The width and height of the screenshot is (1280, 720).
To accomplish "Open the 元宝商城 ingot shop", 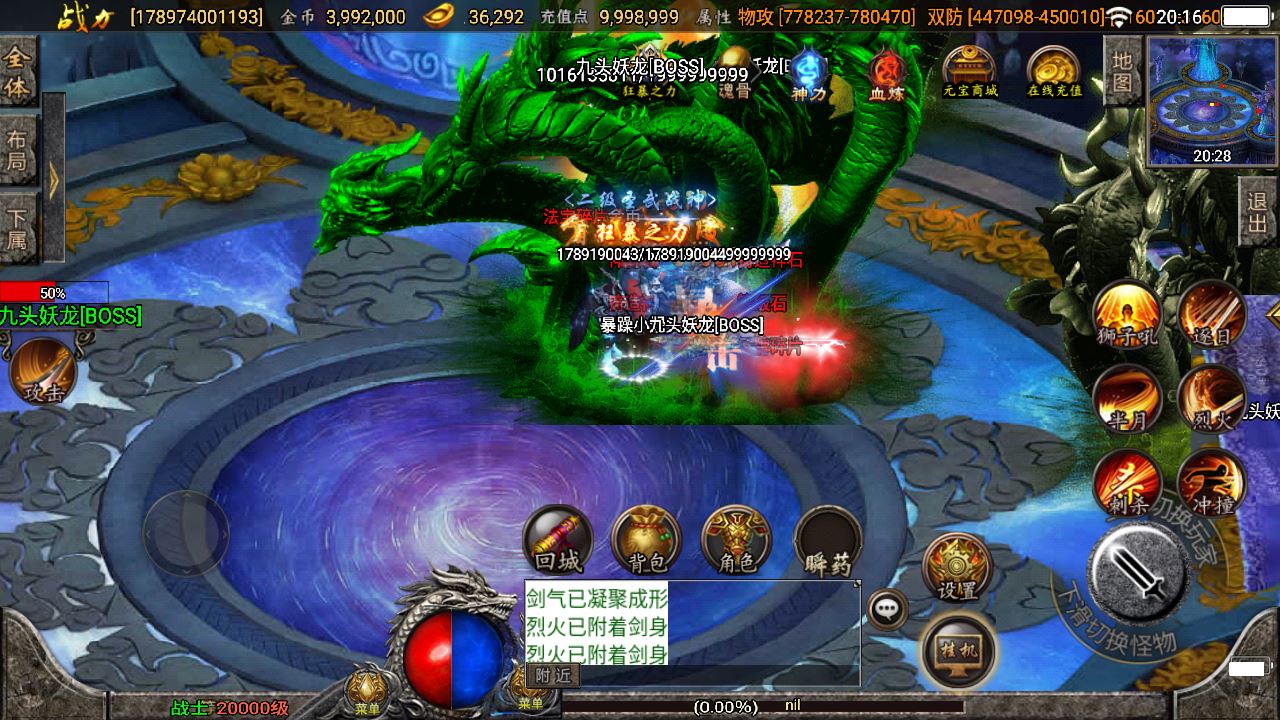I will tap(969, 73).
